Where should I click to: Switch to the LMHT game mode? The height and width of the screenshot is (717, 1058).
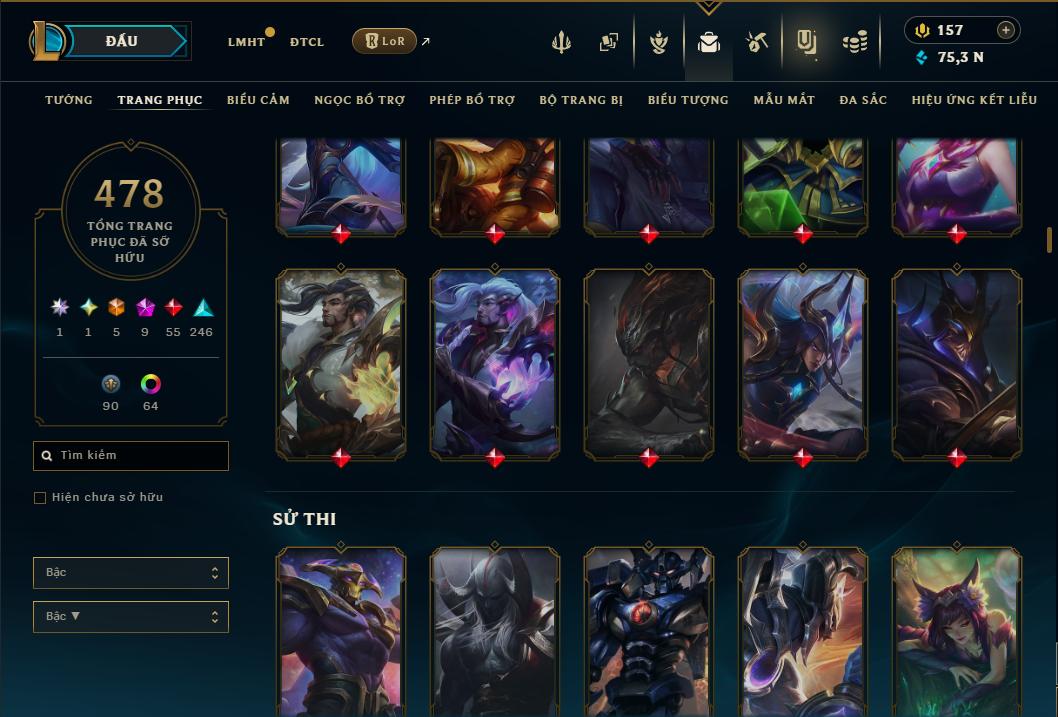246,42
